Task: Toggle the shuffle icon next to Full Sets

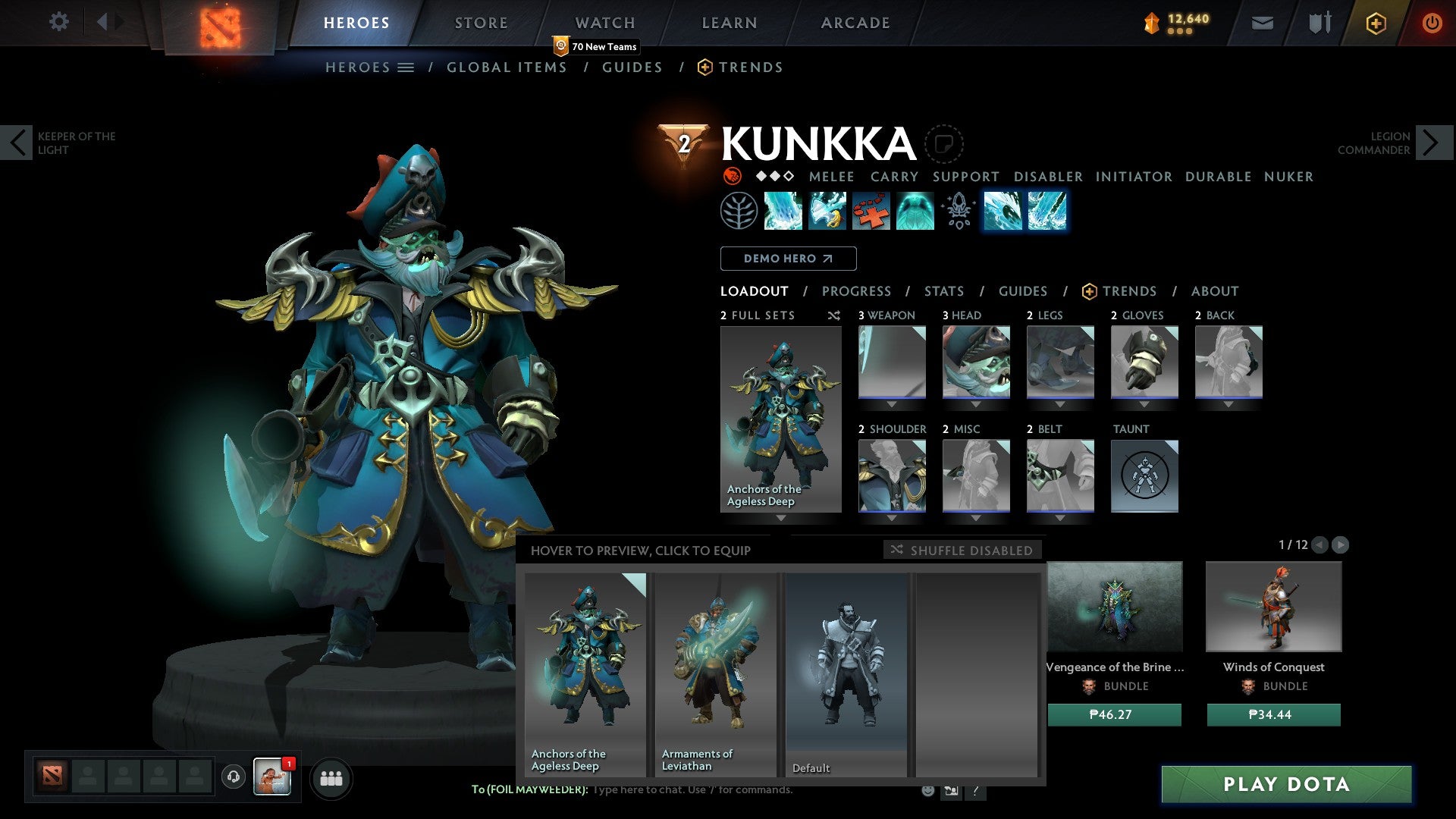Action: [x=833, y=315]
